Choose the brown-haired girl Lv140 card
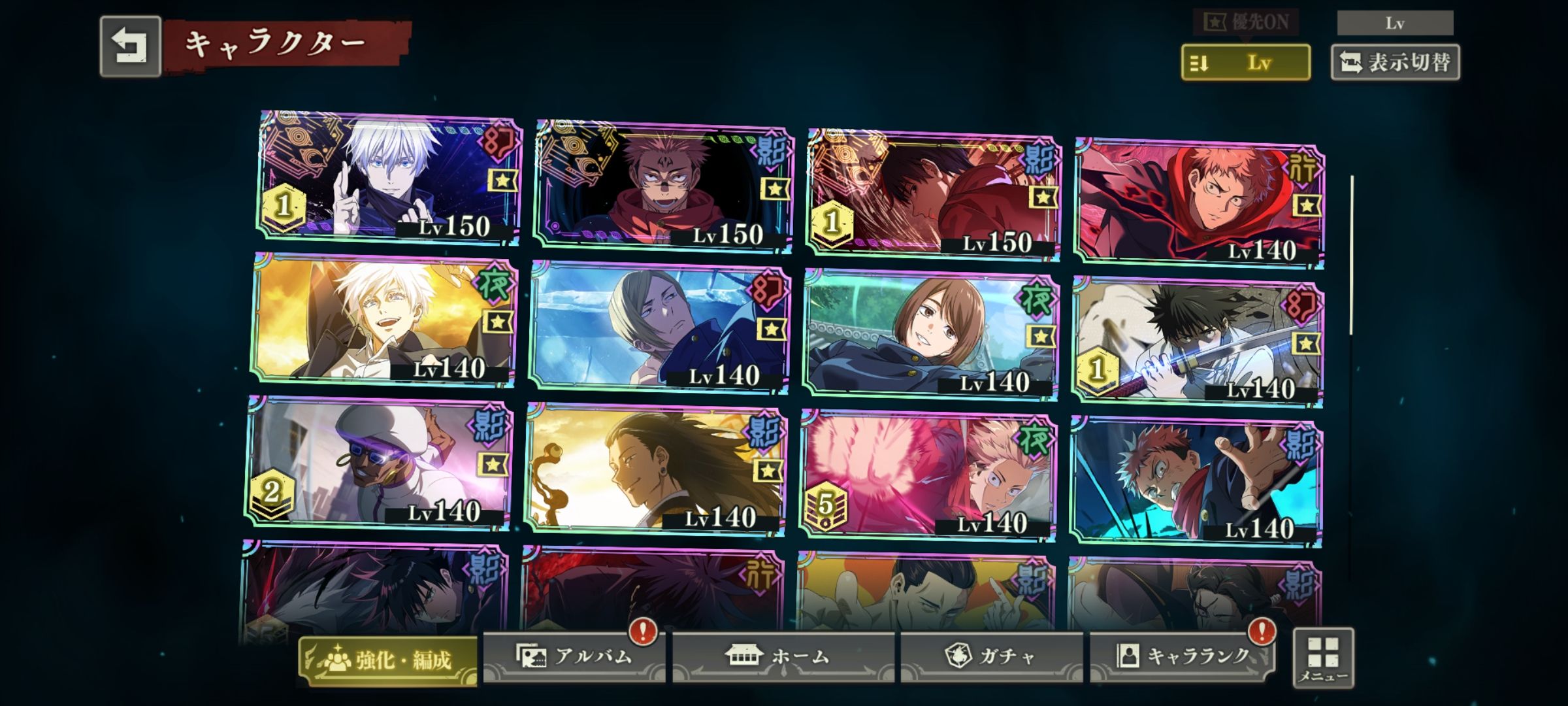This screenshot has height=706, width=1568. click(929, 333)
